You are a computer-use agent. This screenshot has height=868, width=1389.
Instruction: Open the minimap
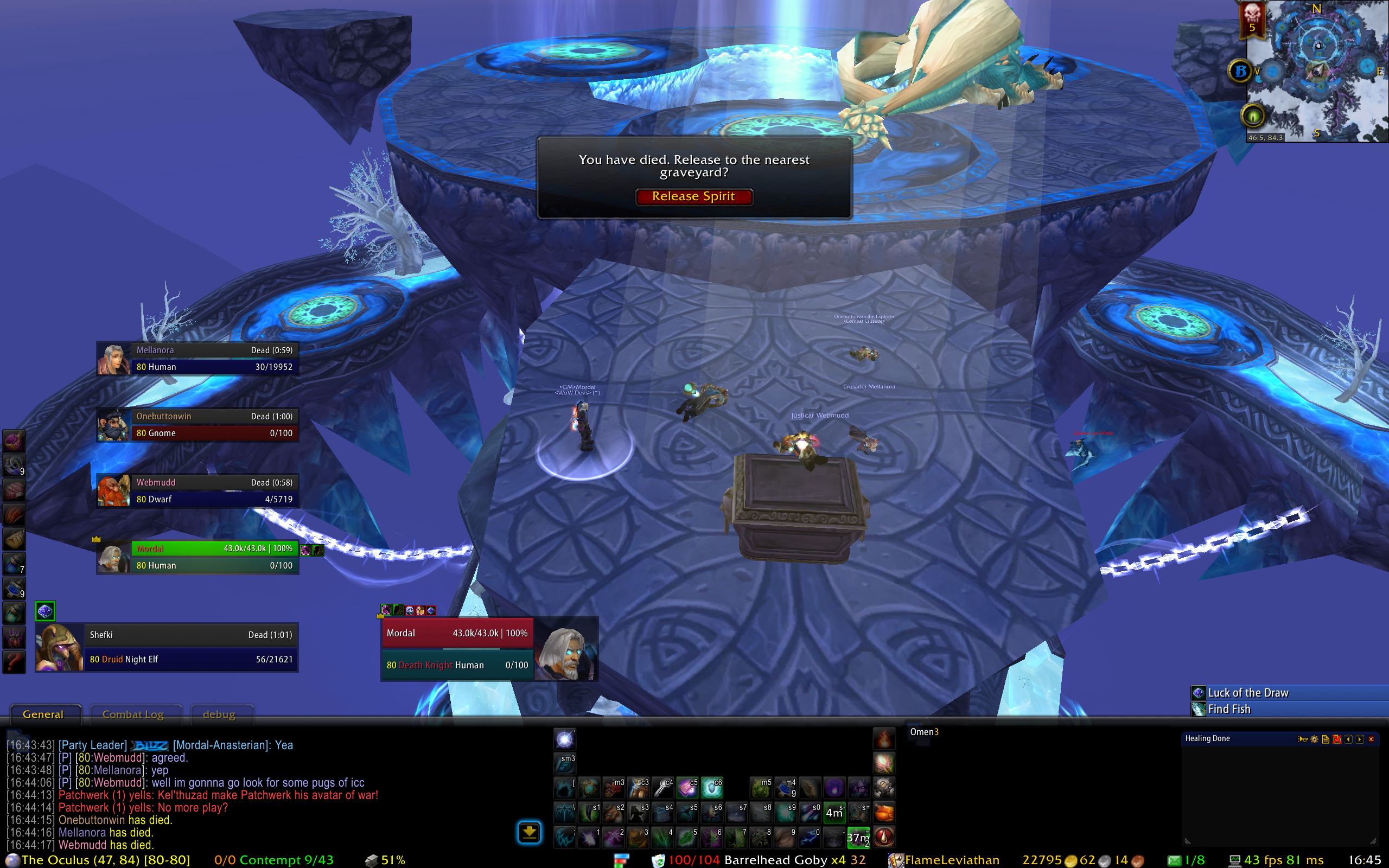tap(1317, 72)
